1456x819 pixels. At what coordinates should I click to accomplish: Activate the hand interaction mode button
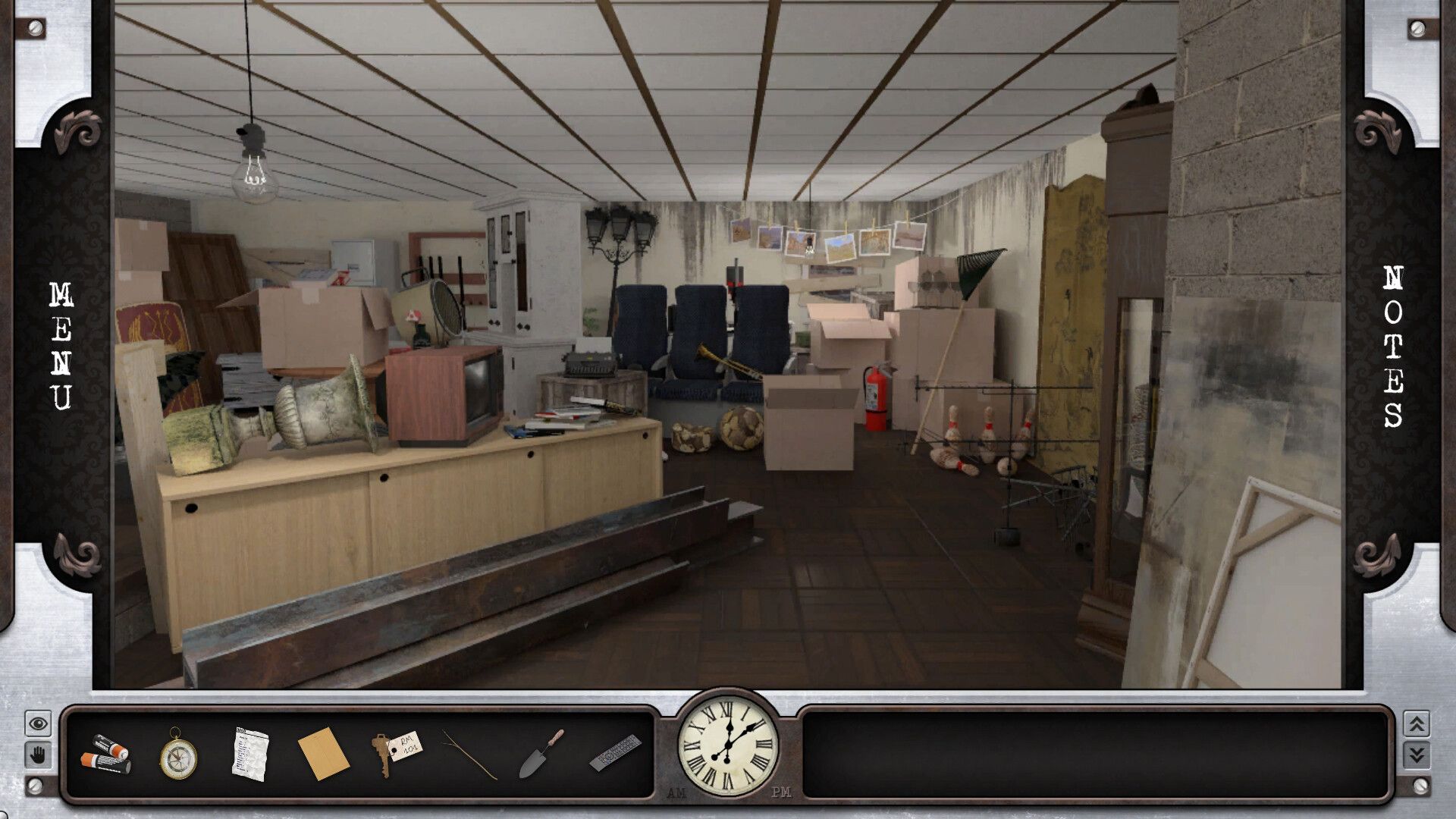(38, 755)
